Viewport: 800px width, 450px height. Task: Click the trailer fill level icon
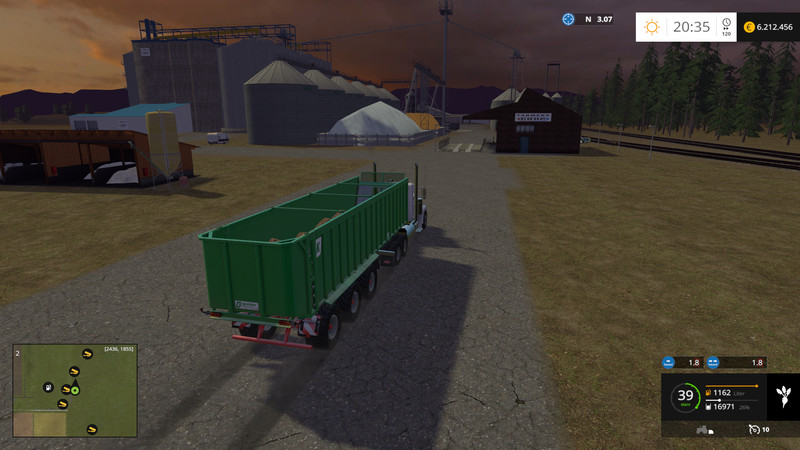click(708, 406)
